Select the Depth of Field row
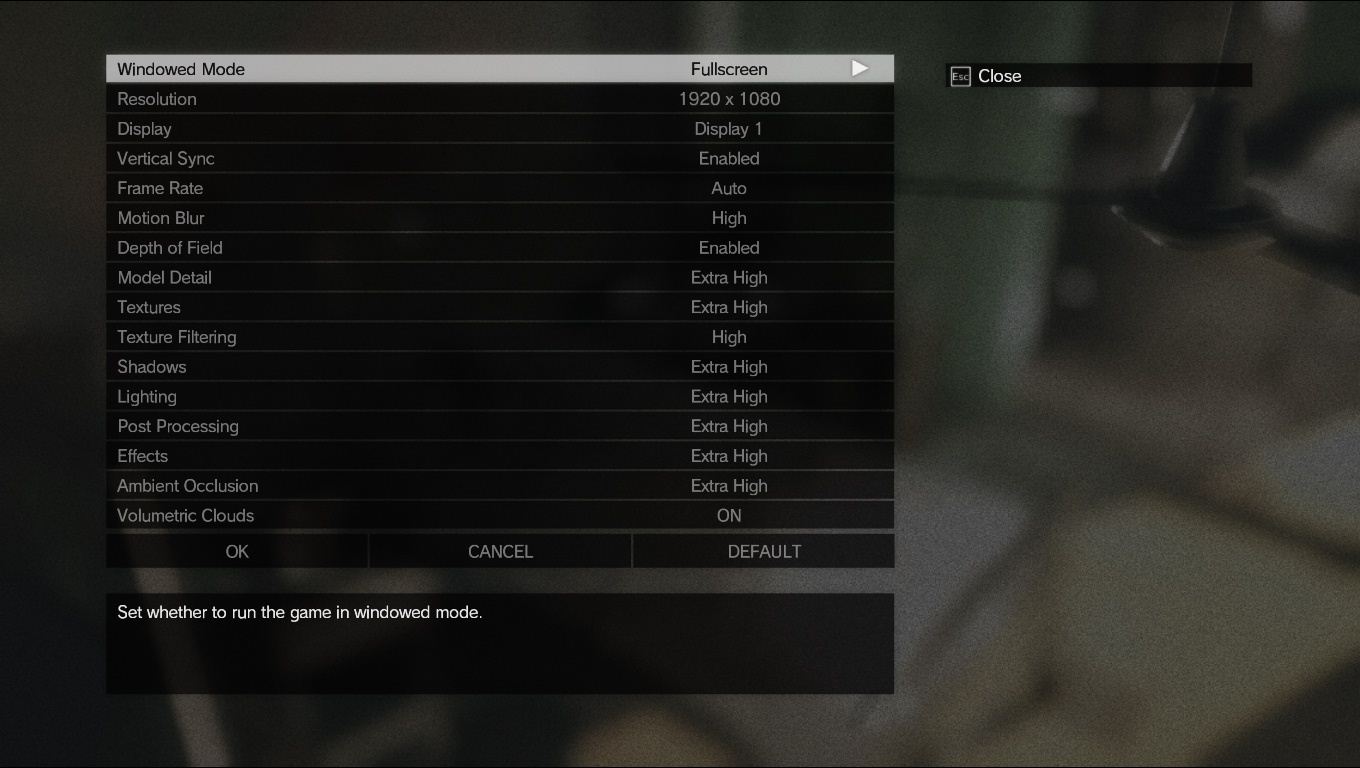The height and width of the screenshot is (768, 1360). (500, 248)
